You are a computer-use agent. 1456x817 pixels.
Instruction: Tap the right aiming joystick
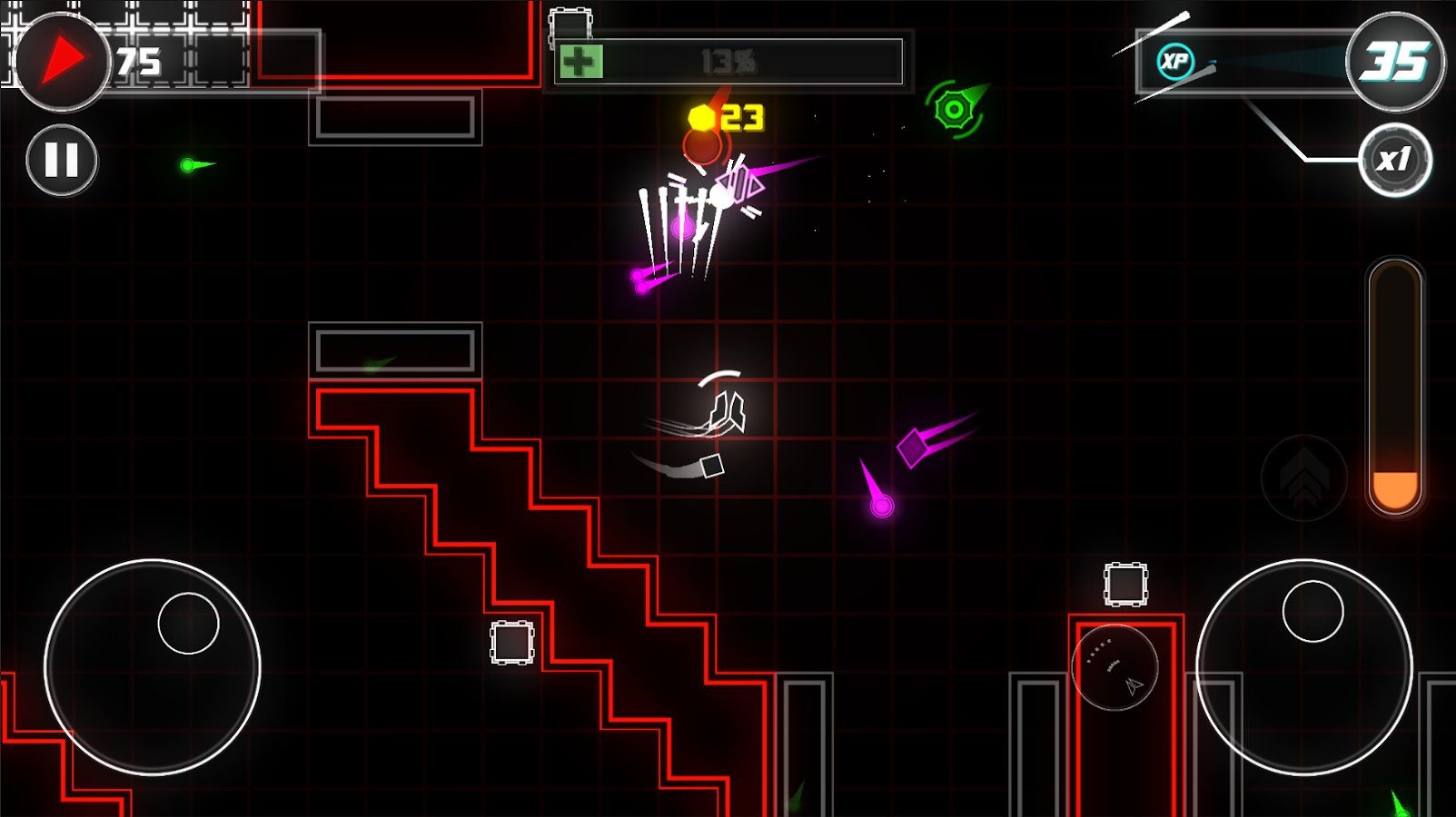[1304, 667]
